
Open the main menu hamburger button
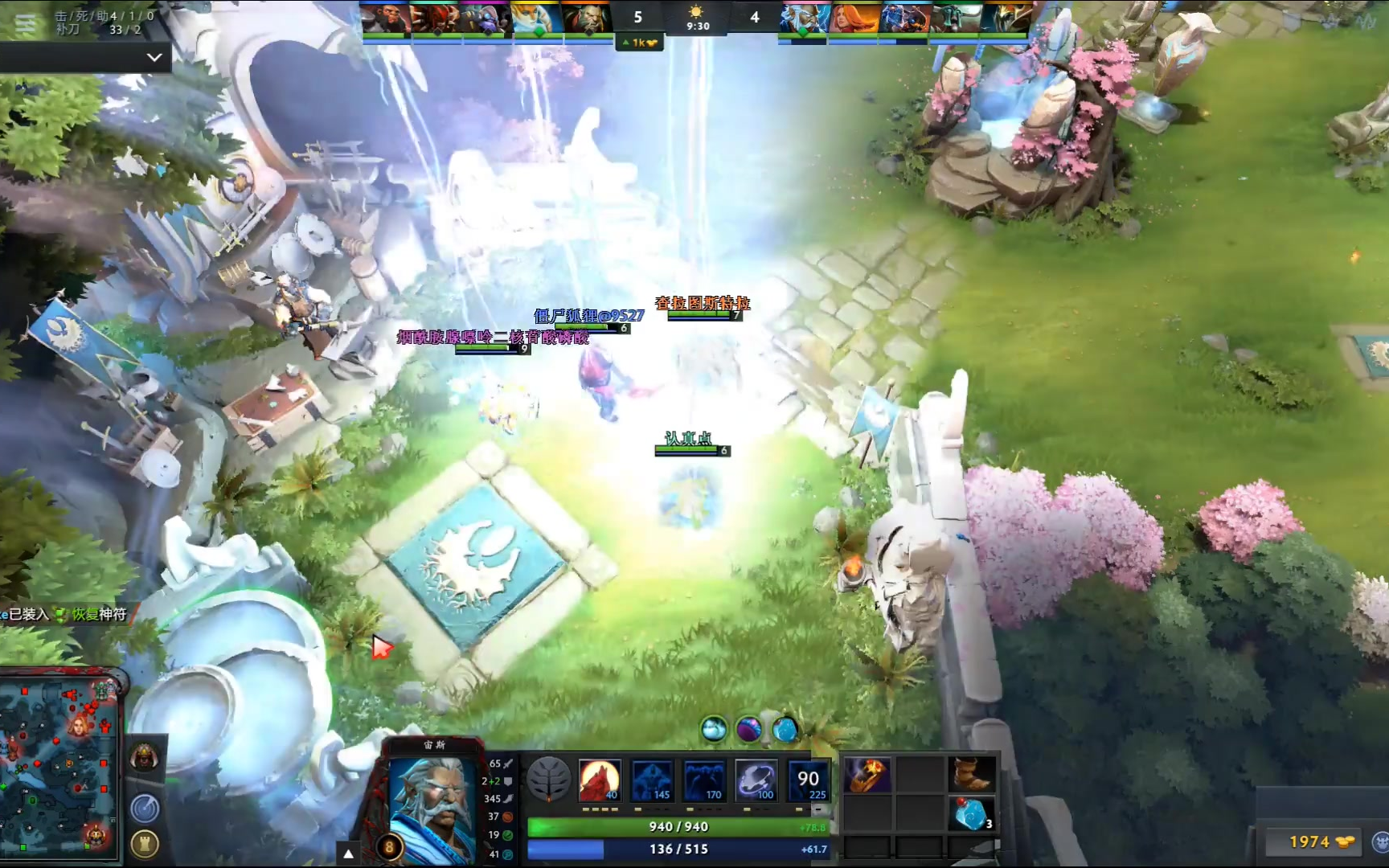25,24
